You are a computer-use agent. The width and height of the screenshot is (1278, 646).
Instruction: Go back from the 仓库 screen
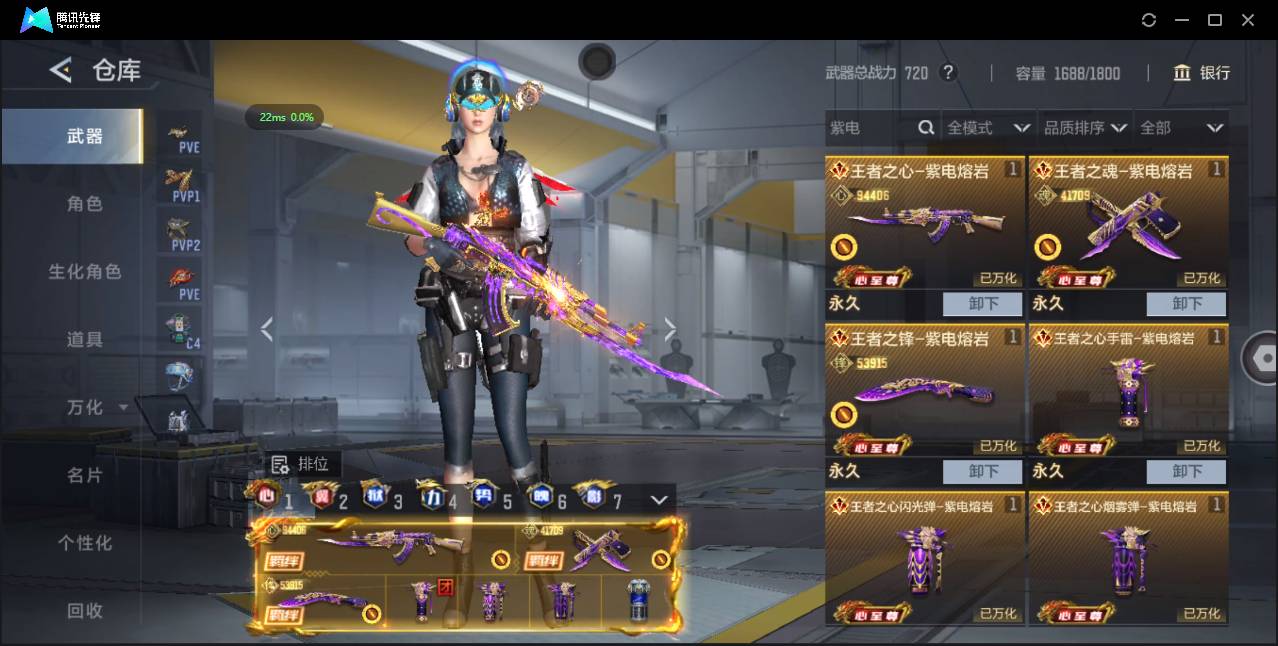tap(61, 70)
